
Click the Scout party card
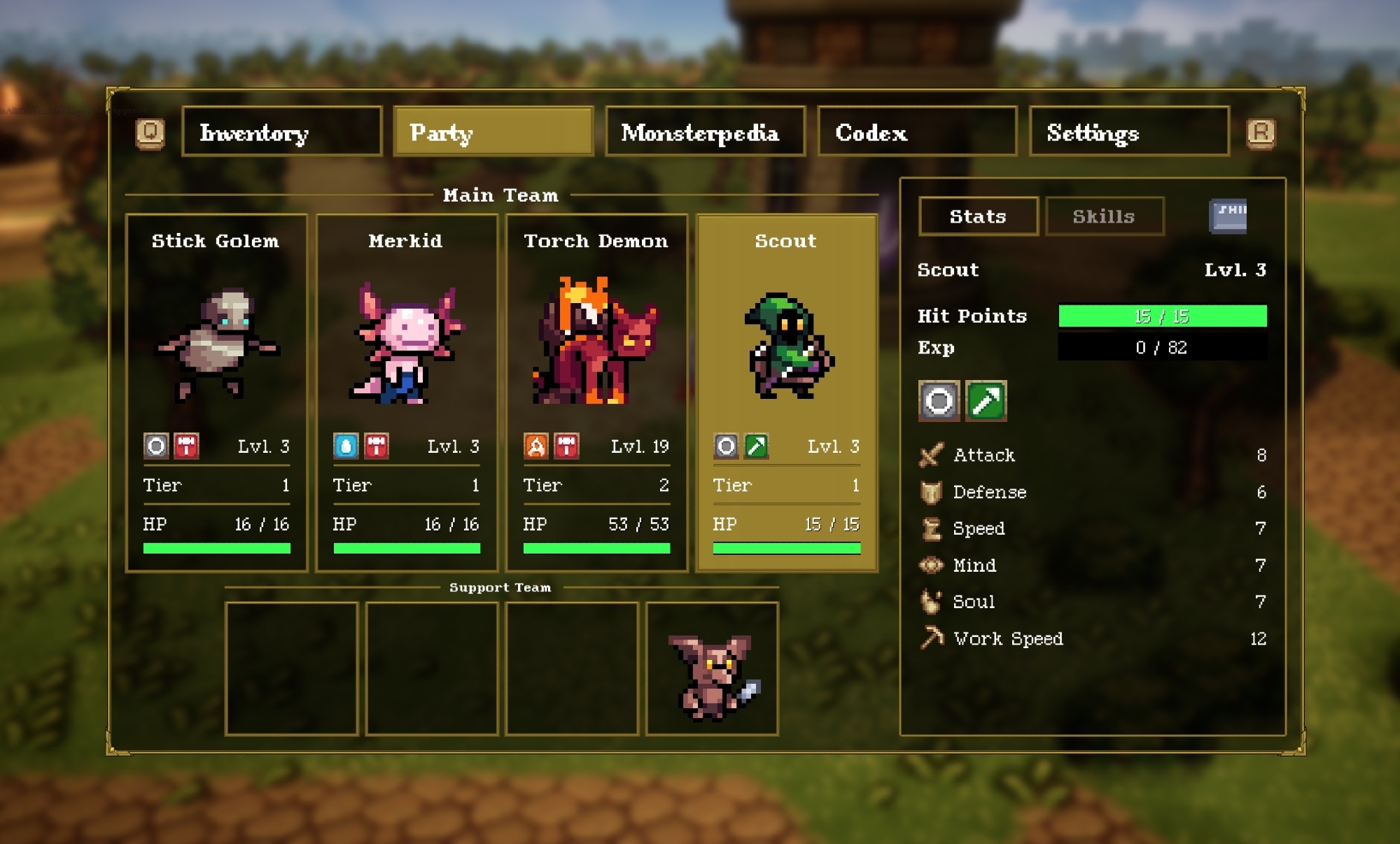click(x=786, y=392)
